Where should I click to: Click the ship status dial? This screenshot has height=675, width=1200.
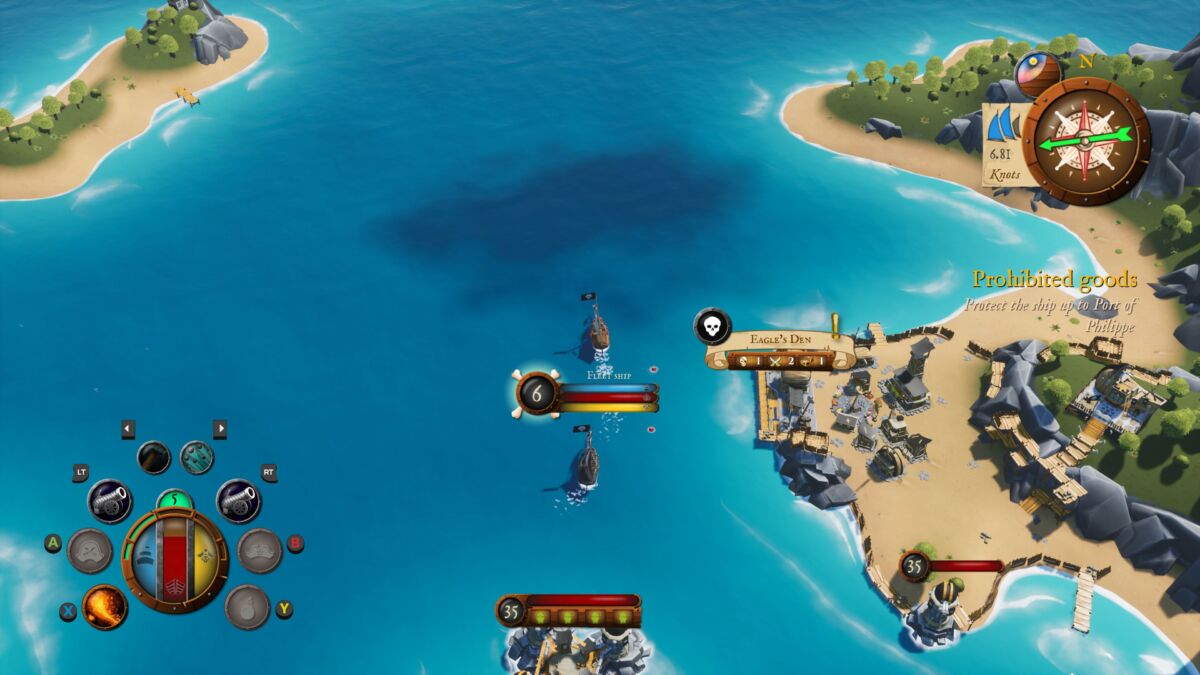point(175,558)
